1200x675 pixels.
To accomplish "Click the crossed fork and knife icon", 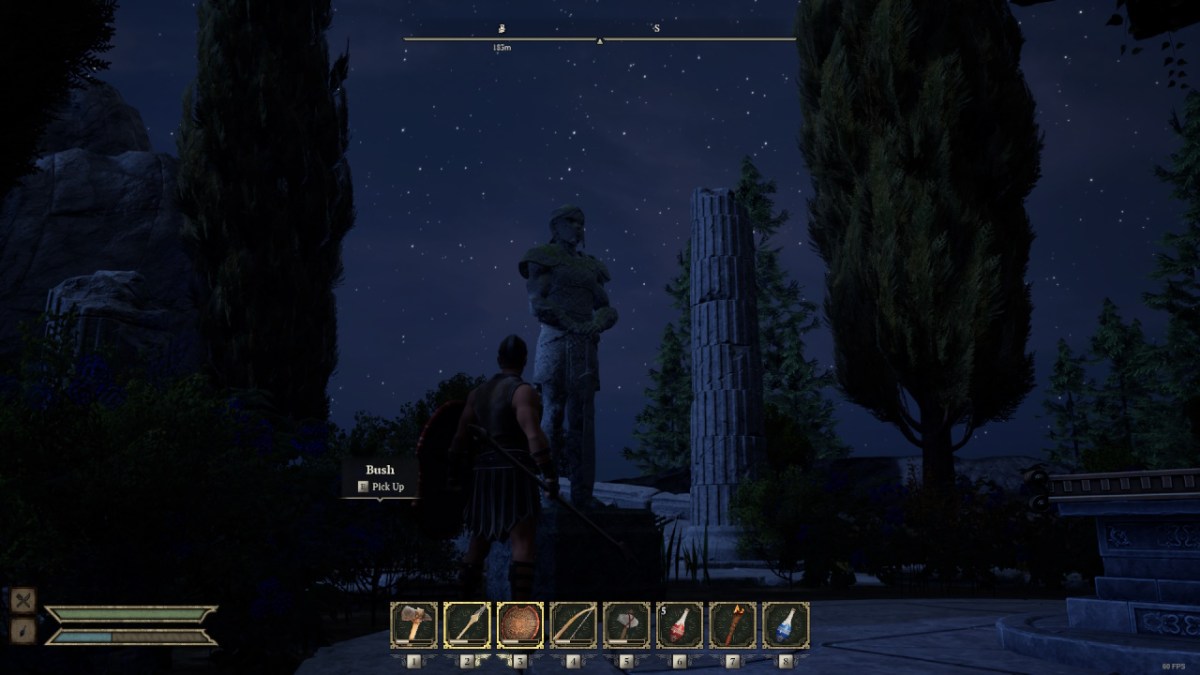I will click(23, 601).
